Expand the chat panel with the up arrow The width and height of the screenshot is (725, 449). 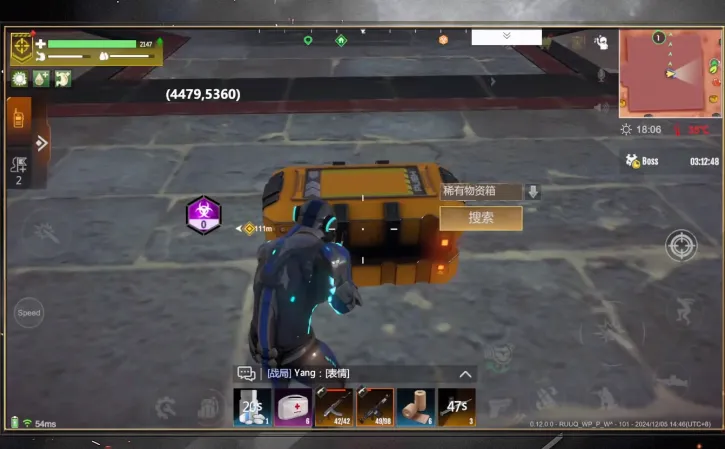[x=465, y=374]
